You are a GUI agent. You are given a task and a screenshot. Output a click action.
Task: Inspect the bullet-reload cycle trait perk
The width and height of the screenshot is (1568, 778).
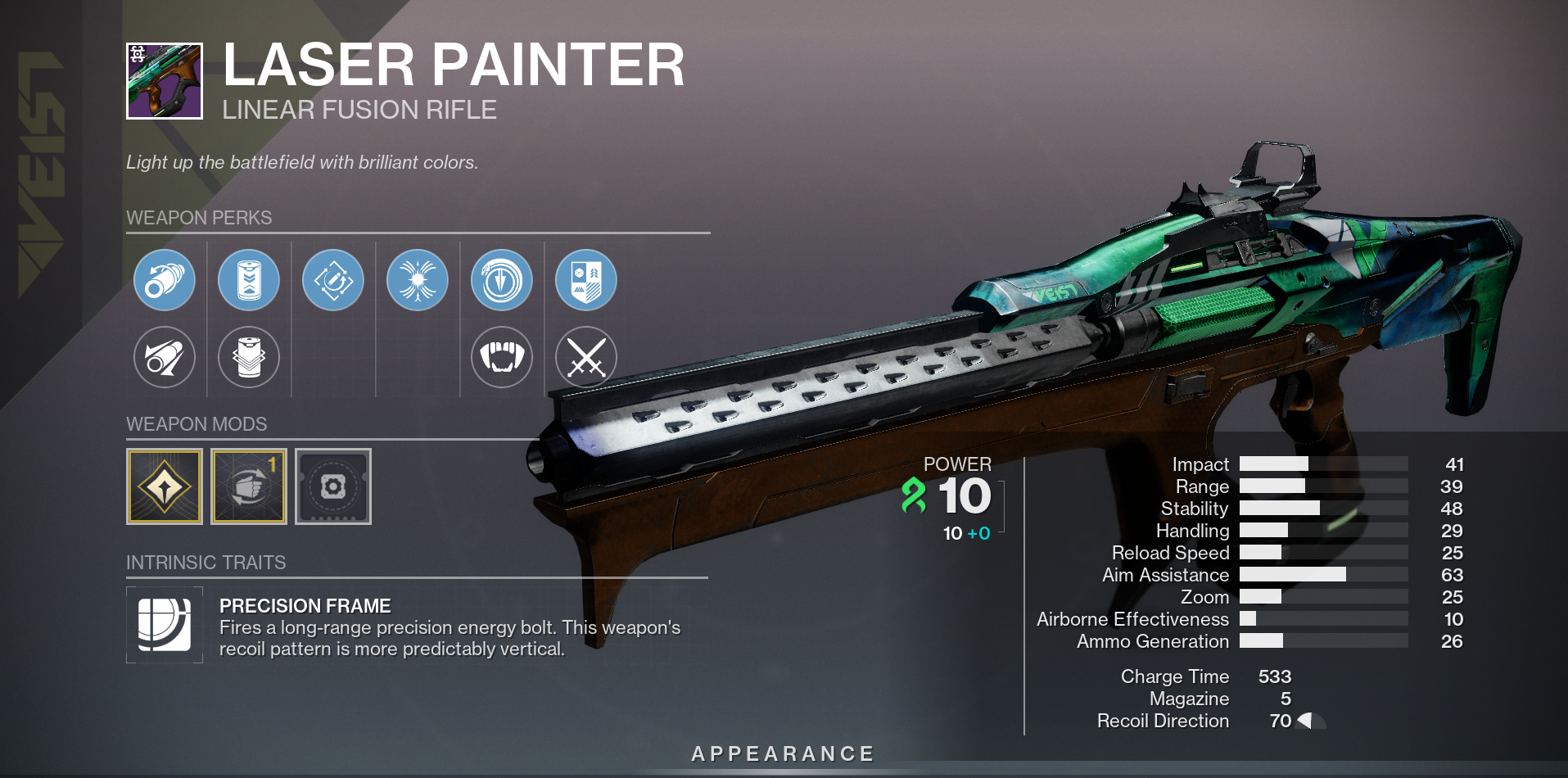(x=333, y=280)
